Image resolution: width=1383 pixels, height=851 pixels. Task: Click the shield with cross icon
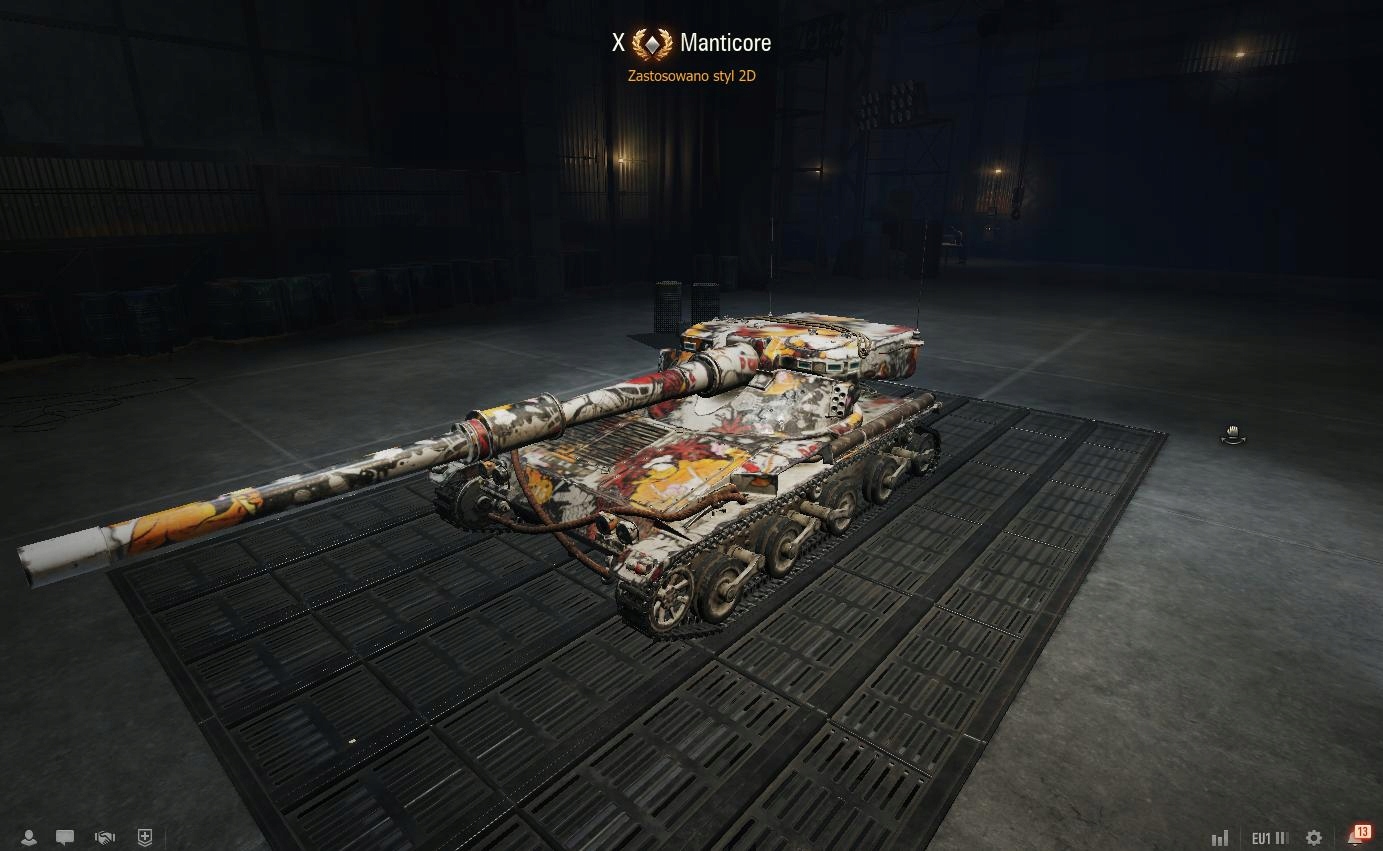(x=144, y=837)
